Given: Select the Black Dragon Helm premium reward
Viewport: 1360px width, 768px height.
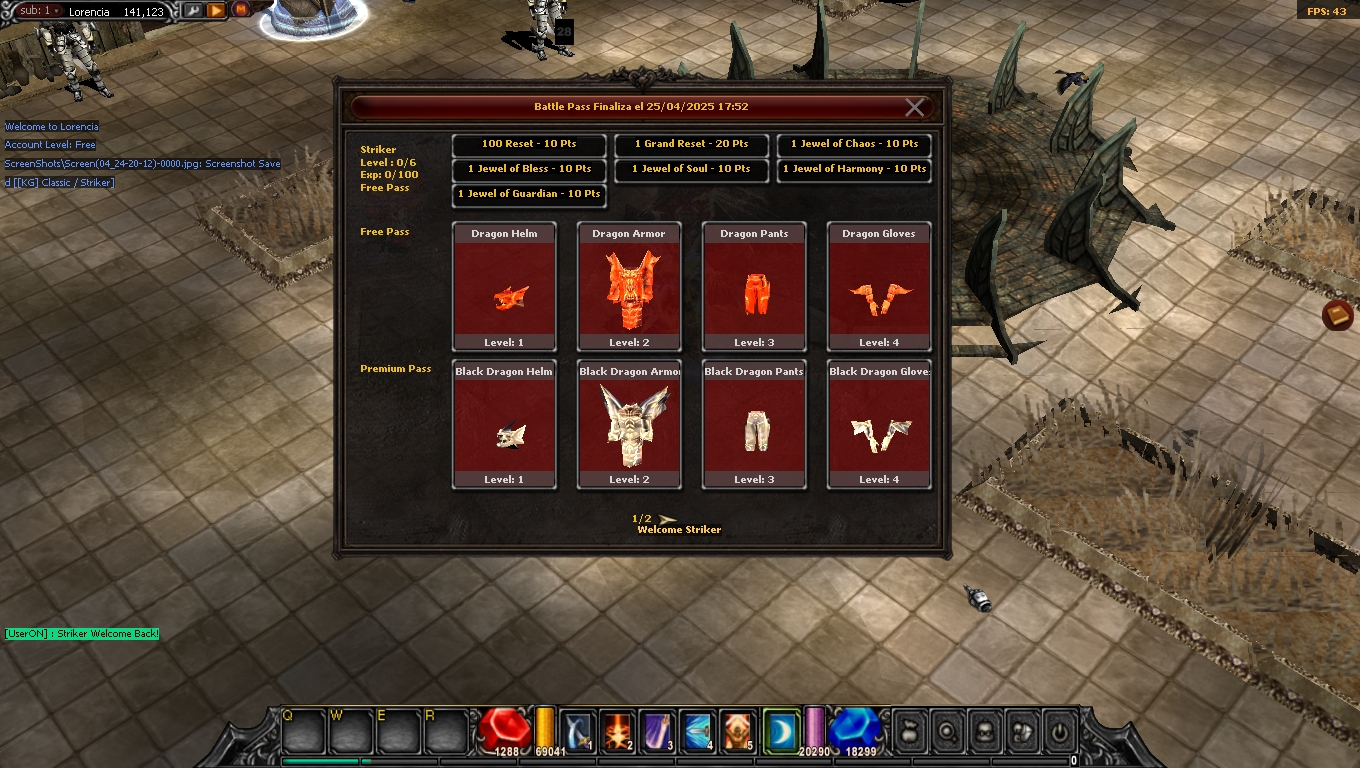Looking at the screenshot, I should tap(504, 425).
